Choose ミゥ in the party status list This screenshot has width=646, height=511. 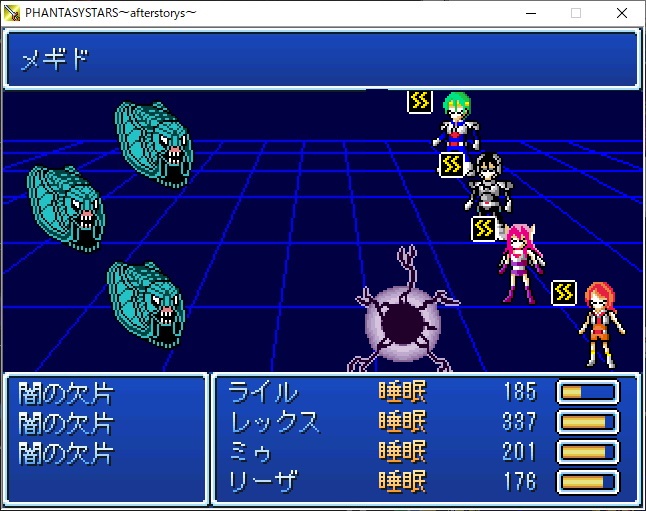(x=252, y=452)
